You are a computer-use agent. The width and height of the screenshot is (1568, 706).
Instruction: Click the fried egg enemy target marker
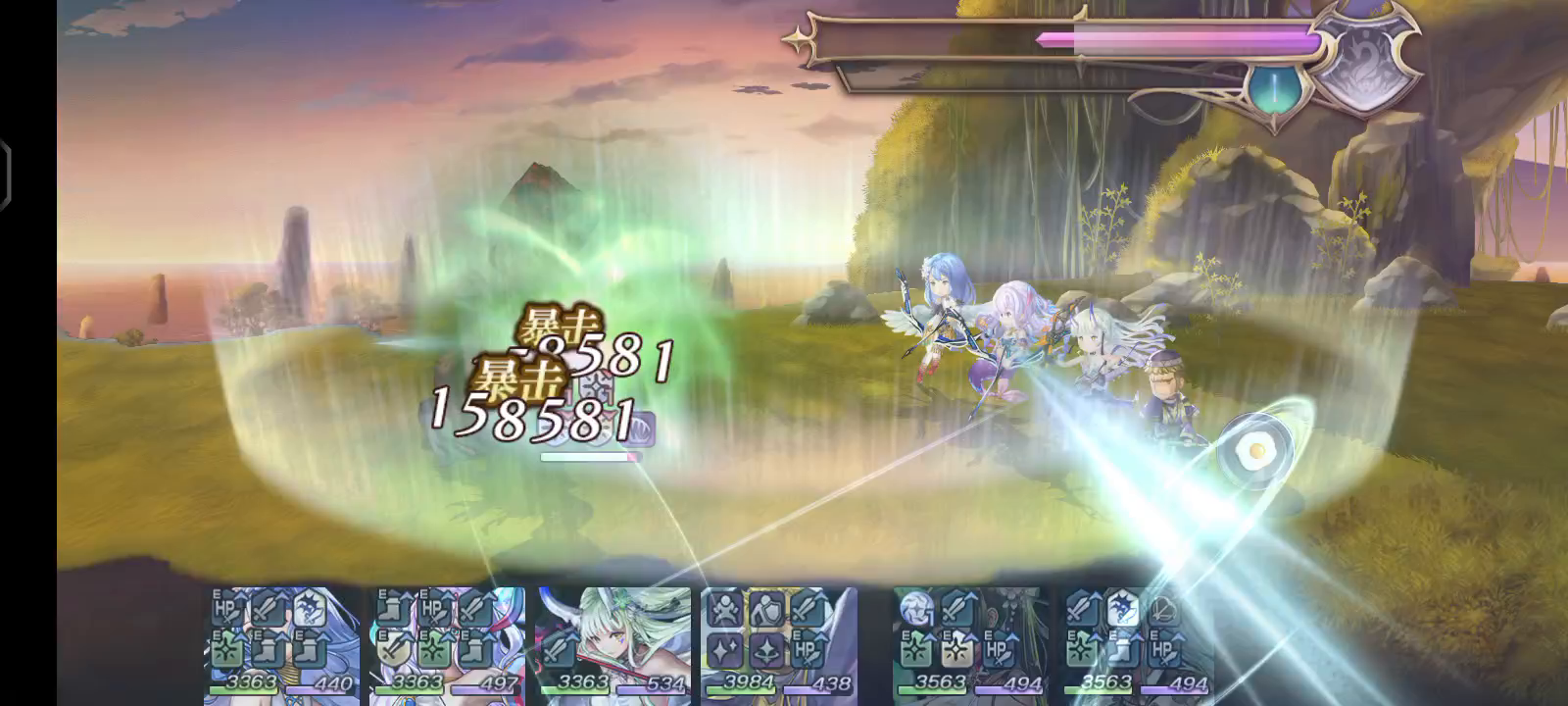(1254, 448)
